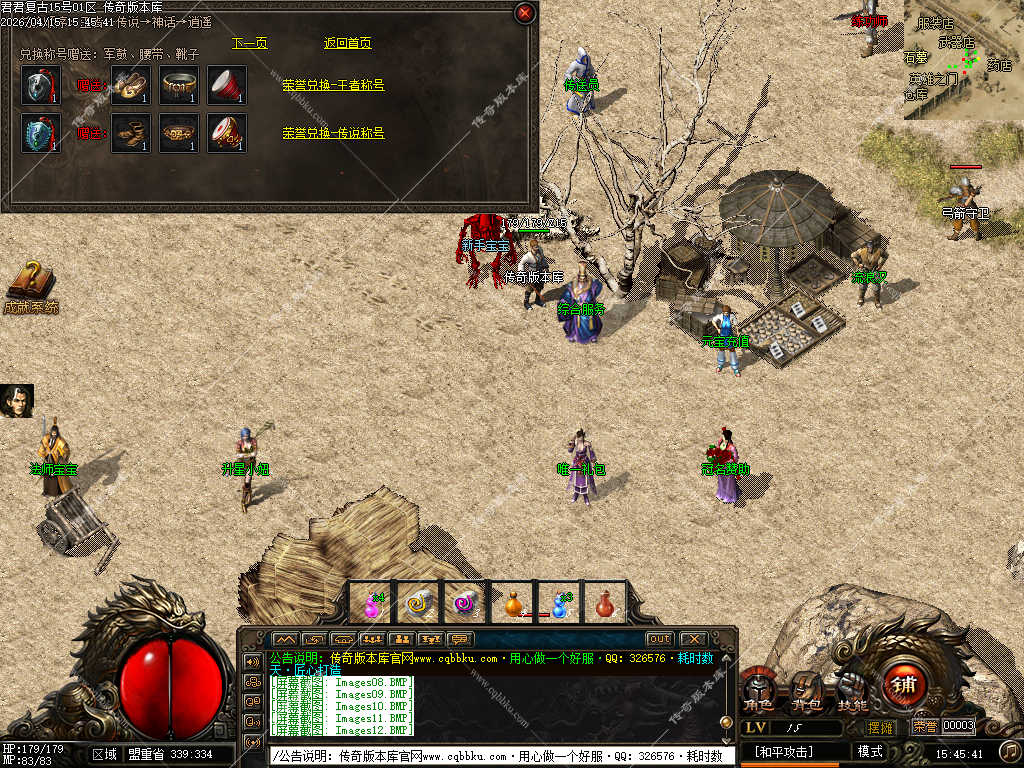The height and width of the screenshot is (768, 1024).
Task: Select the character portrait on left edge
Action: (x=17, y=401)
